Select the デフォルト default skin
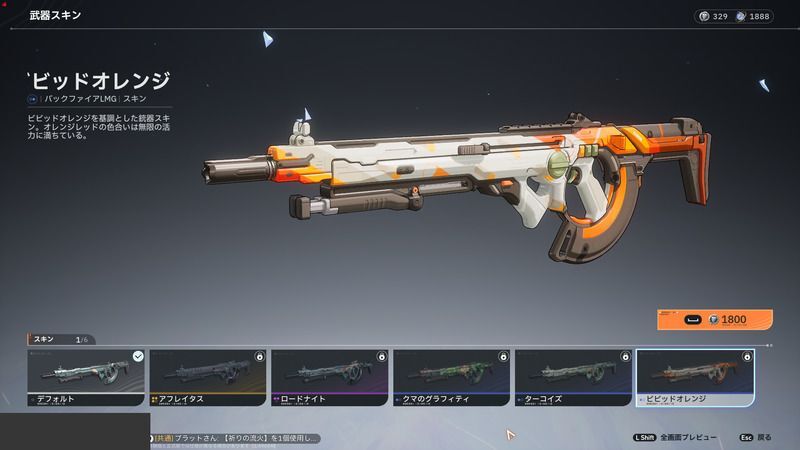This screenshot has width=800, height=450. 87,378
